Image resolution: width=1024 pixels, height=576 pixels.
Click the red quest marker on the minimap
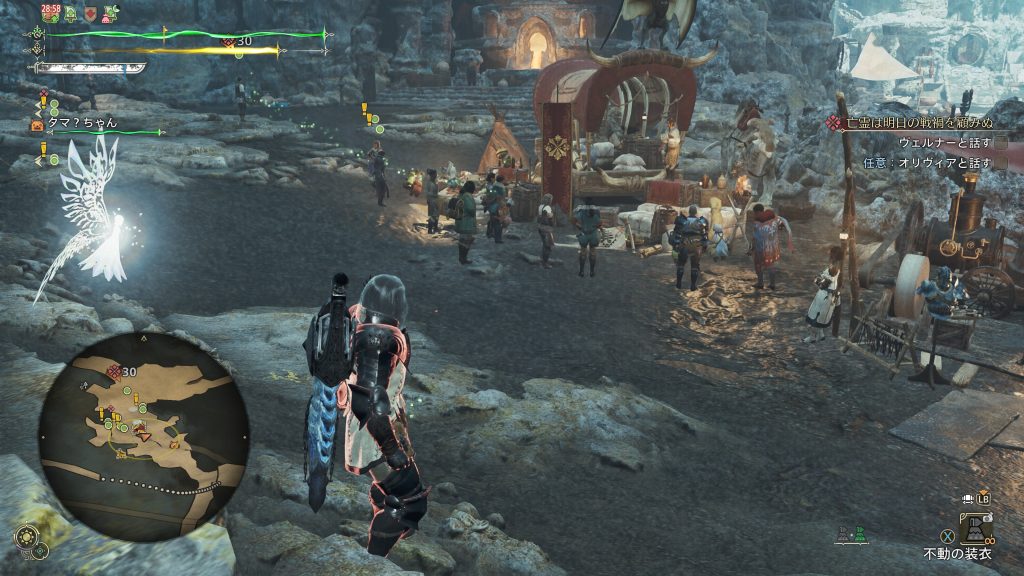115,372
